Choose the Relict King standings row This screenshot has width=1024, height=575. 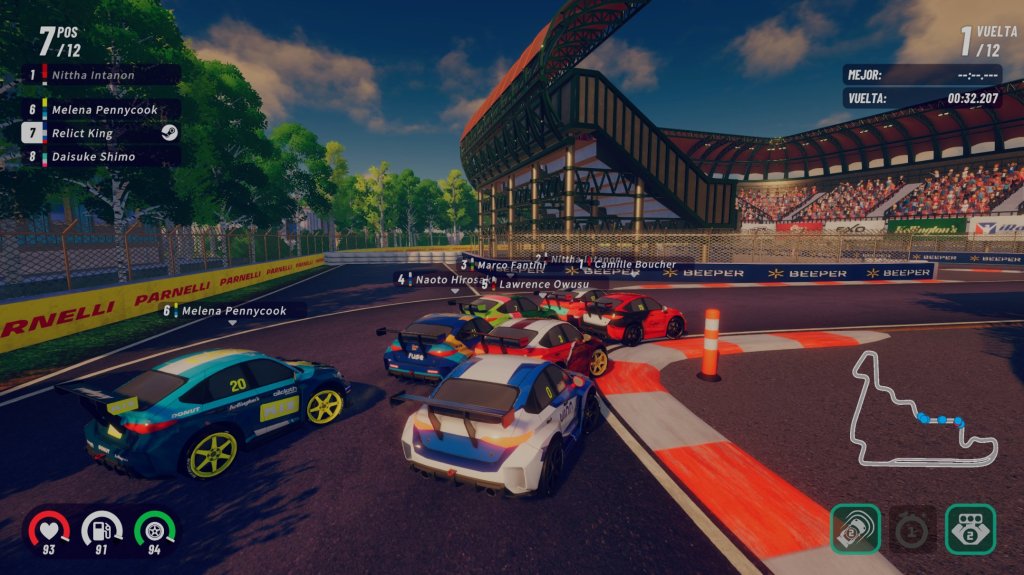click(90, 133)
